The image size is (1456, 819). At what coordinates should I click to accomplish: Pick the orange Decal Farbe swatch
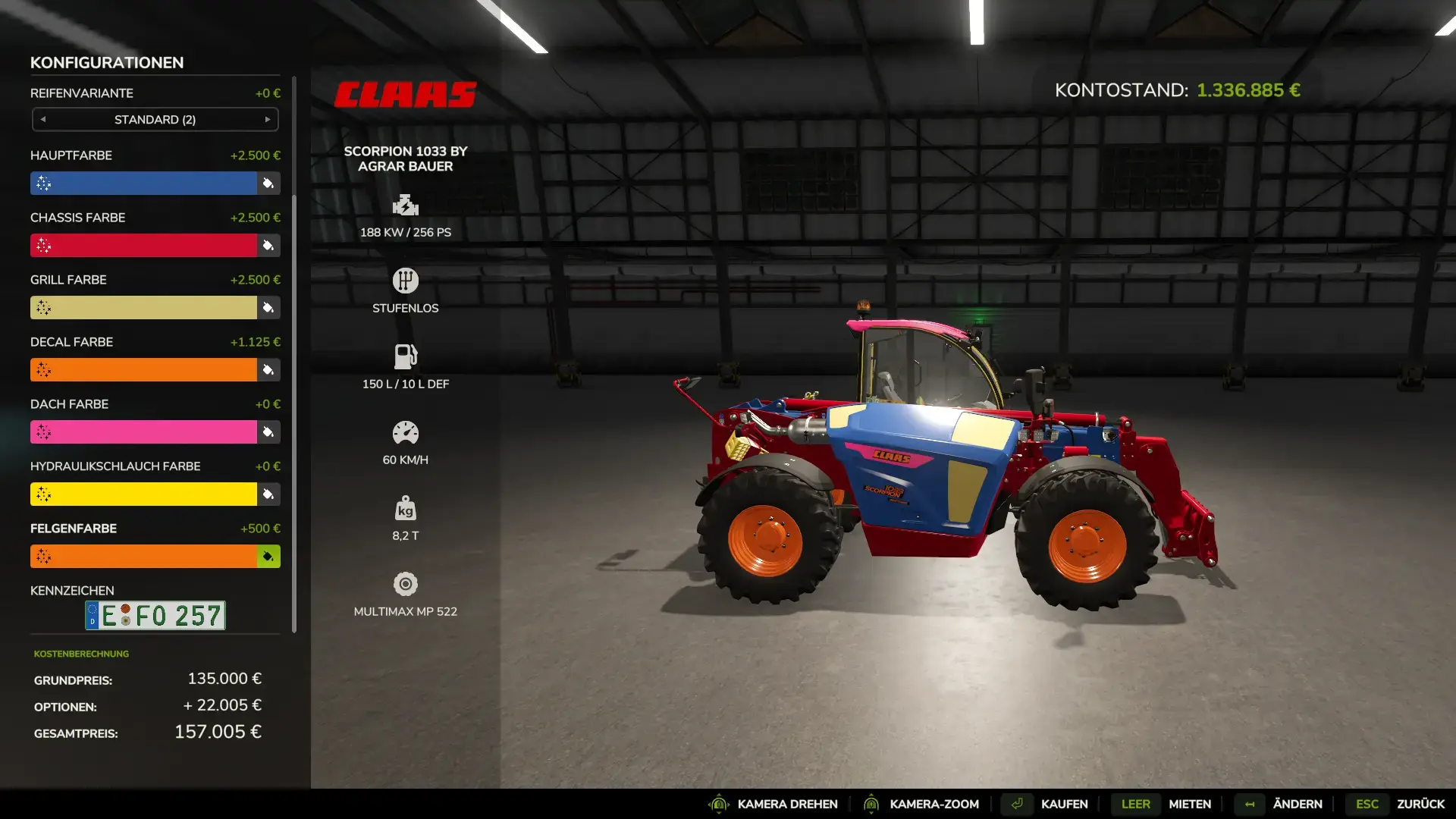(x=144, y=370)
